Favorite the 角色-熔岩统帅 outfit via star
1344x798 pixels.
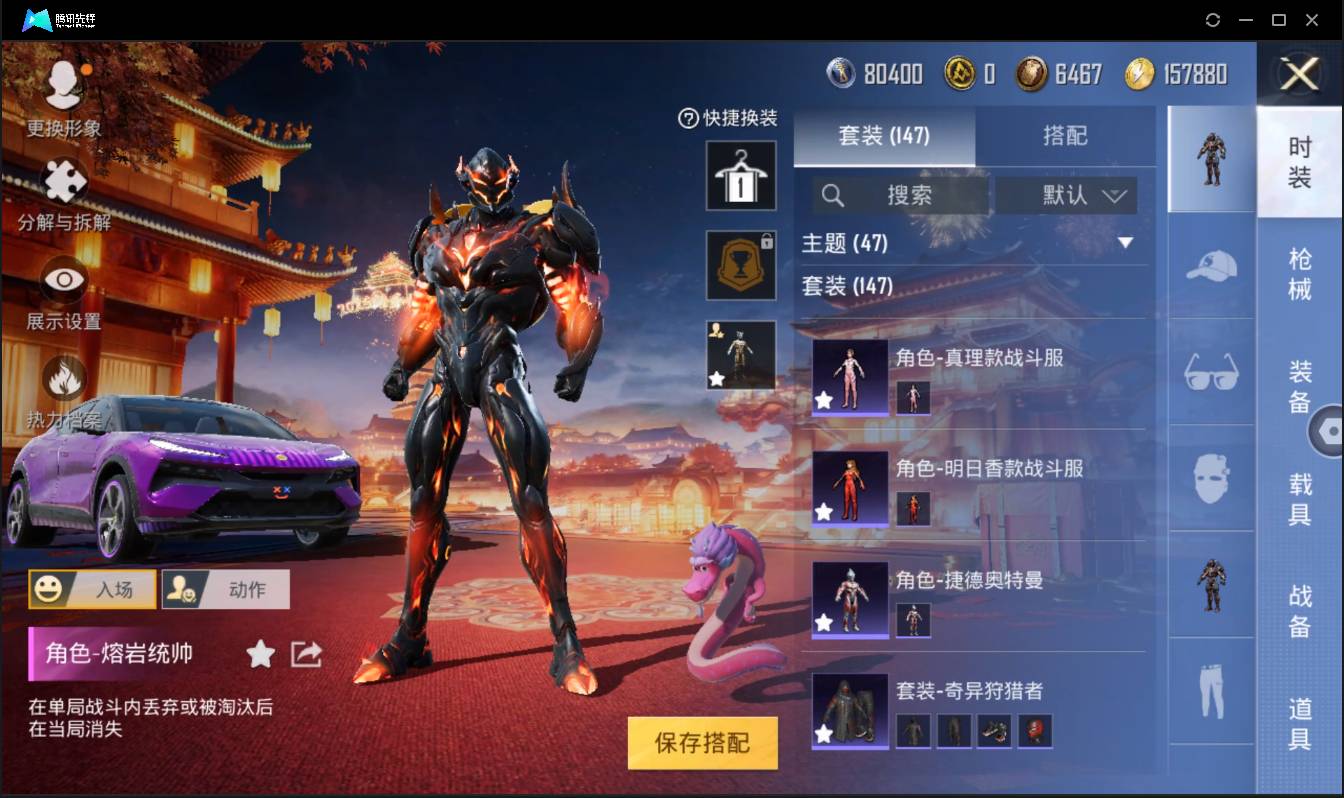(x=259, y=654)
